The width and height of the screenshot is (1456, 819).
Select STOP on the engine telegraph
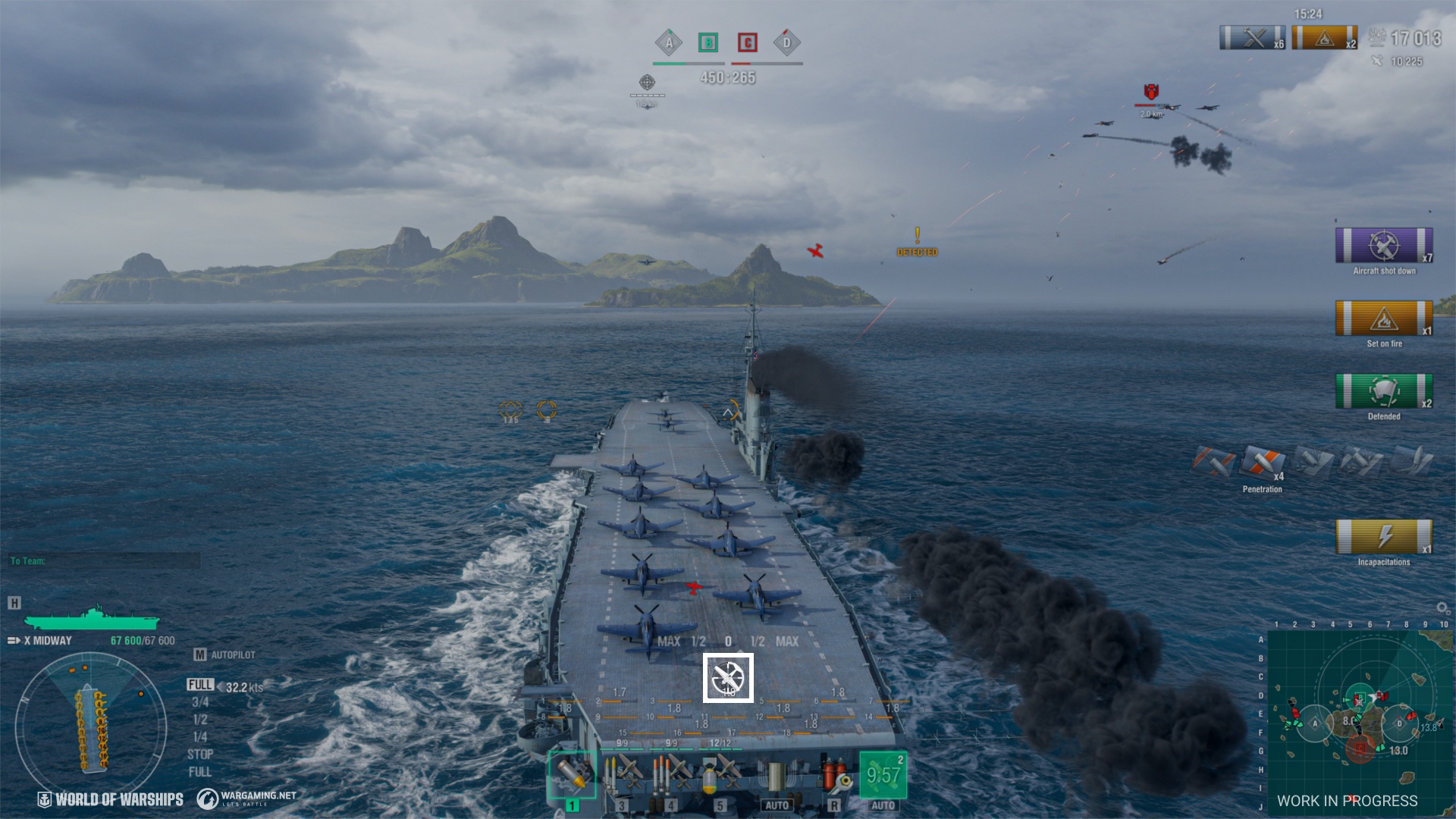[200, 755]
